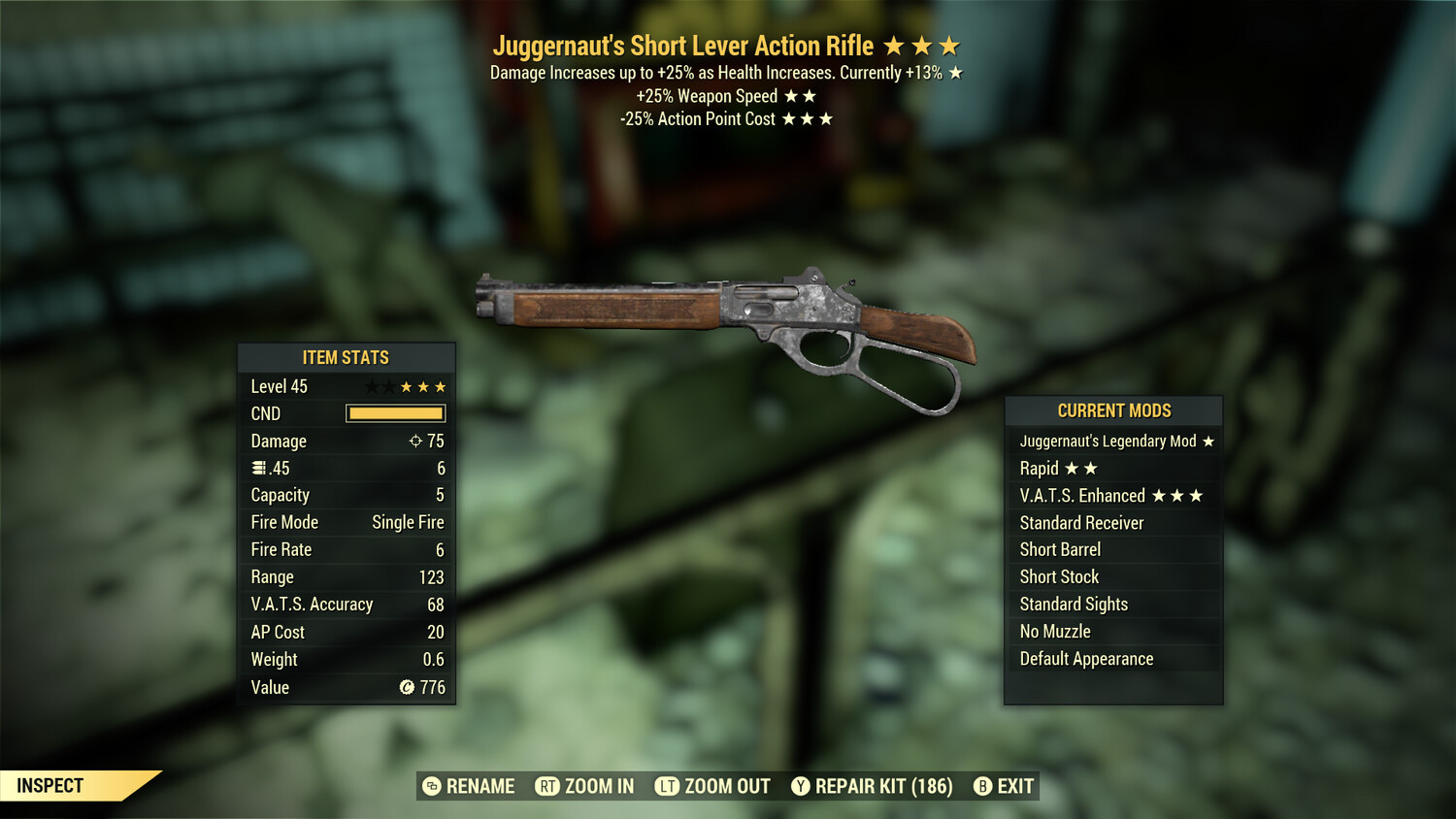Click the star beside Juggernaut's Legendary Mod
The width and height of the screenshot is (1456, 819).
point(1207,441)
